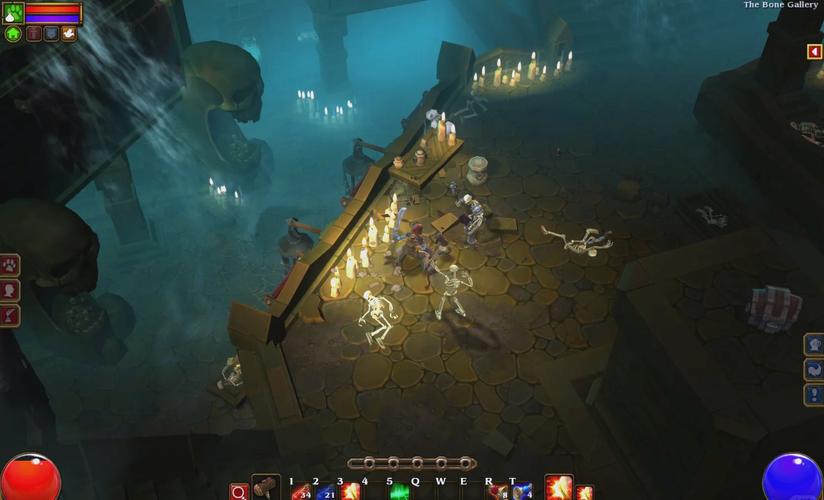
Task: Open the pet portrait with the green paw
Action: click(x=13, y=13)
